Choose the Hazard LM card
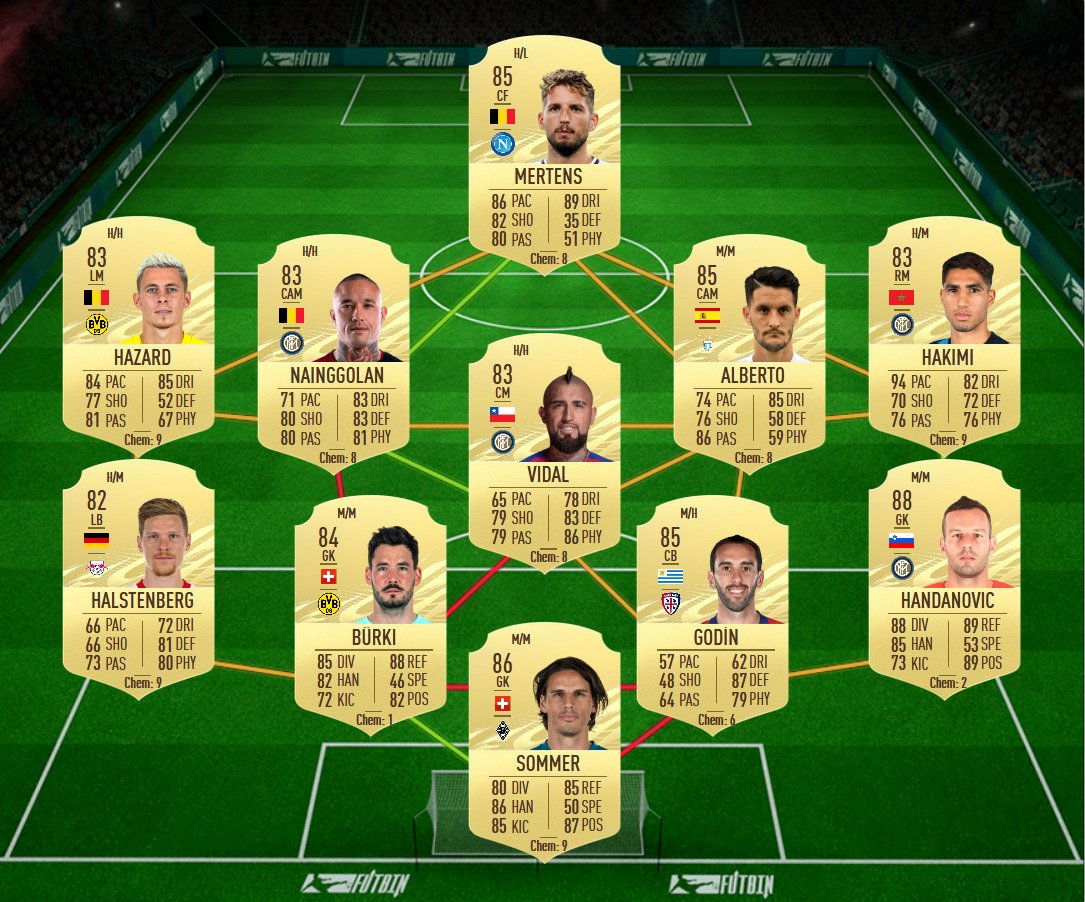This screenshot has height=902, width=1085. click(138, 335)
